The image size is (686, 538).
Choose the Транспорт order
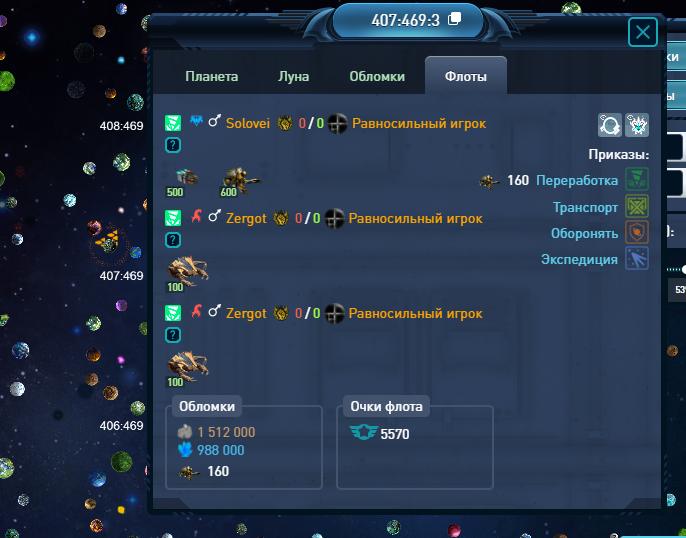pos(637,207)
